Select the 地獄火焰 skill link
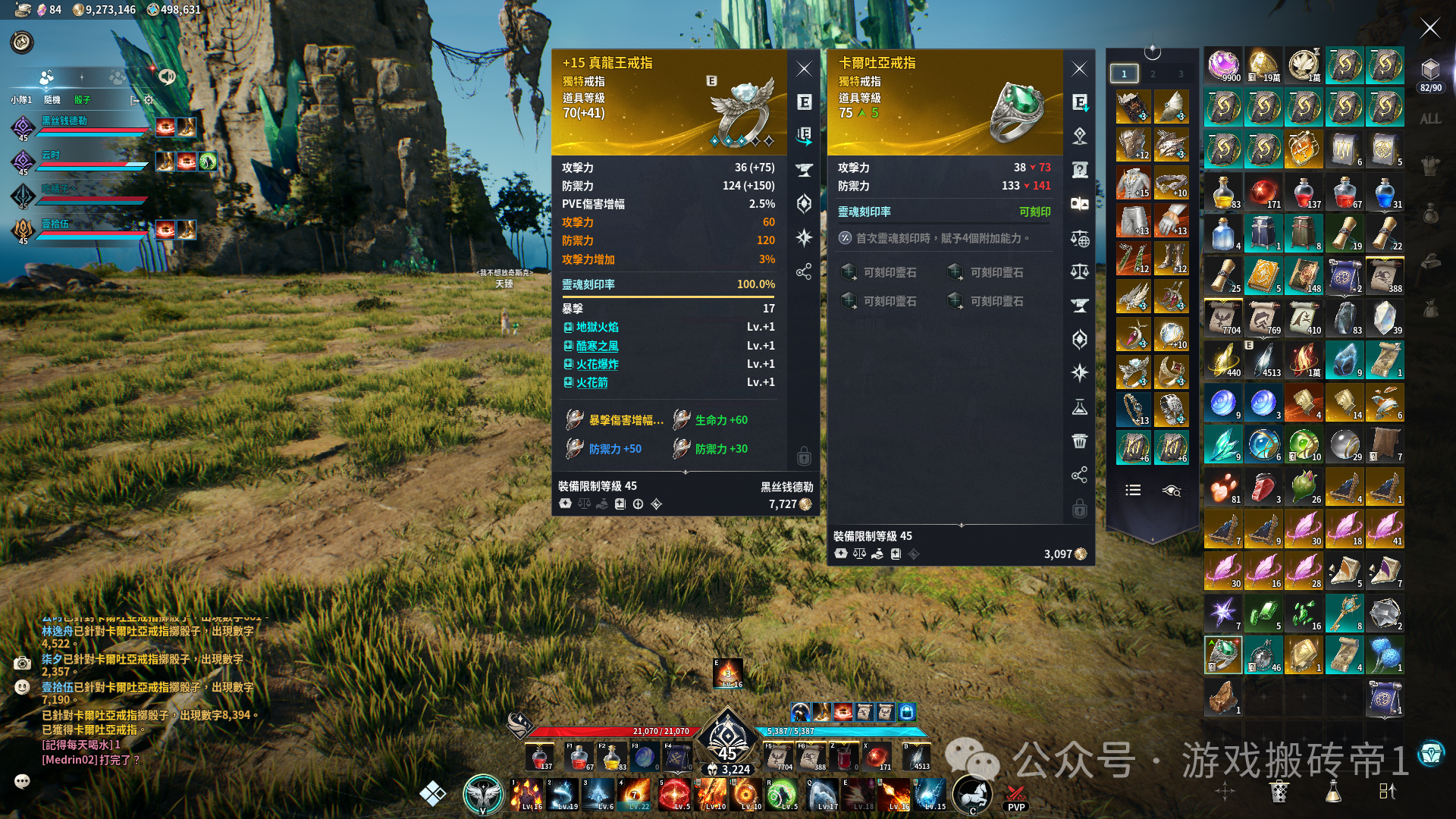This screenshot has width=1456, height=819. [597, 327]
